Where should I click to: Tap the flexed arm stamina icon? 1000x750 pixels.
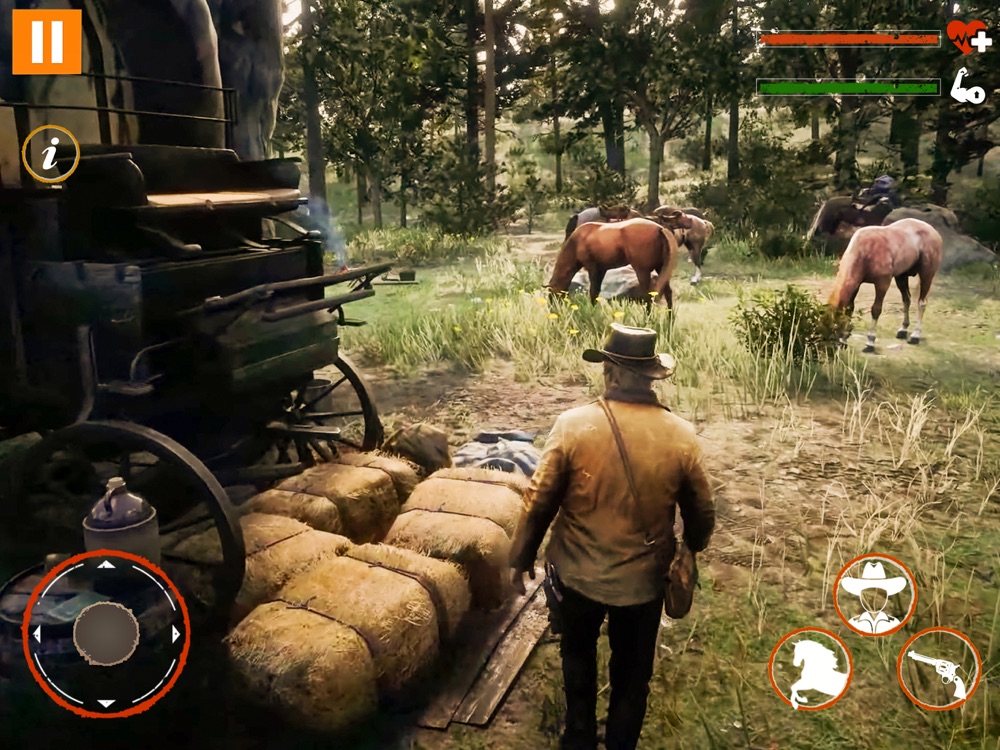click(966, 86)
